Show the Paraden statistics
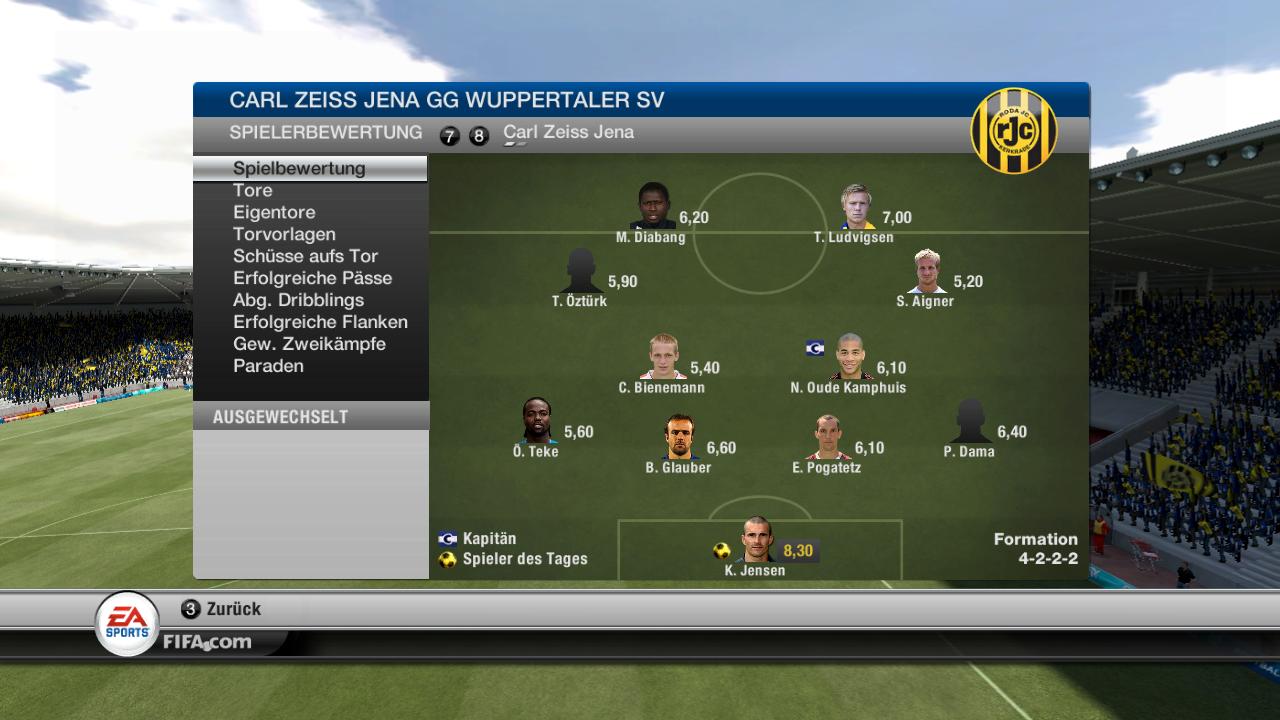The image size is (1280, 720). [268, 366]
